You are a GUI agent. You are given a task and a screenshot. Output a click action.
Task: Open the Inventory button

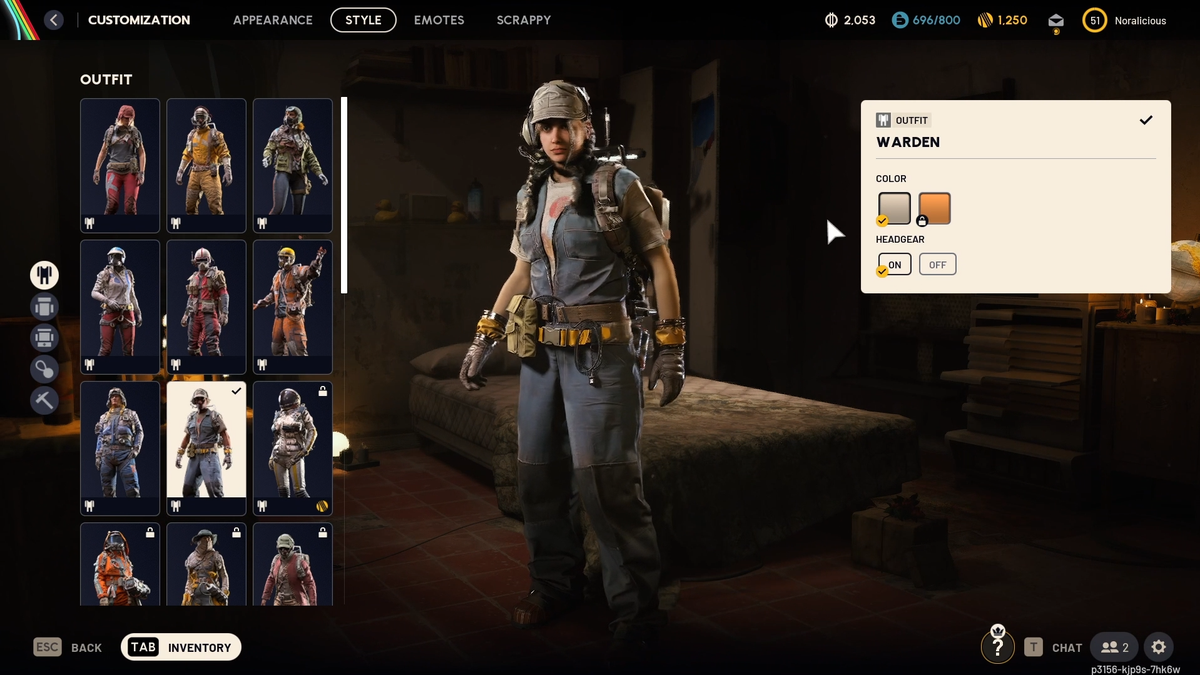point(181,647)
